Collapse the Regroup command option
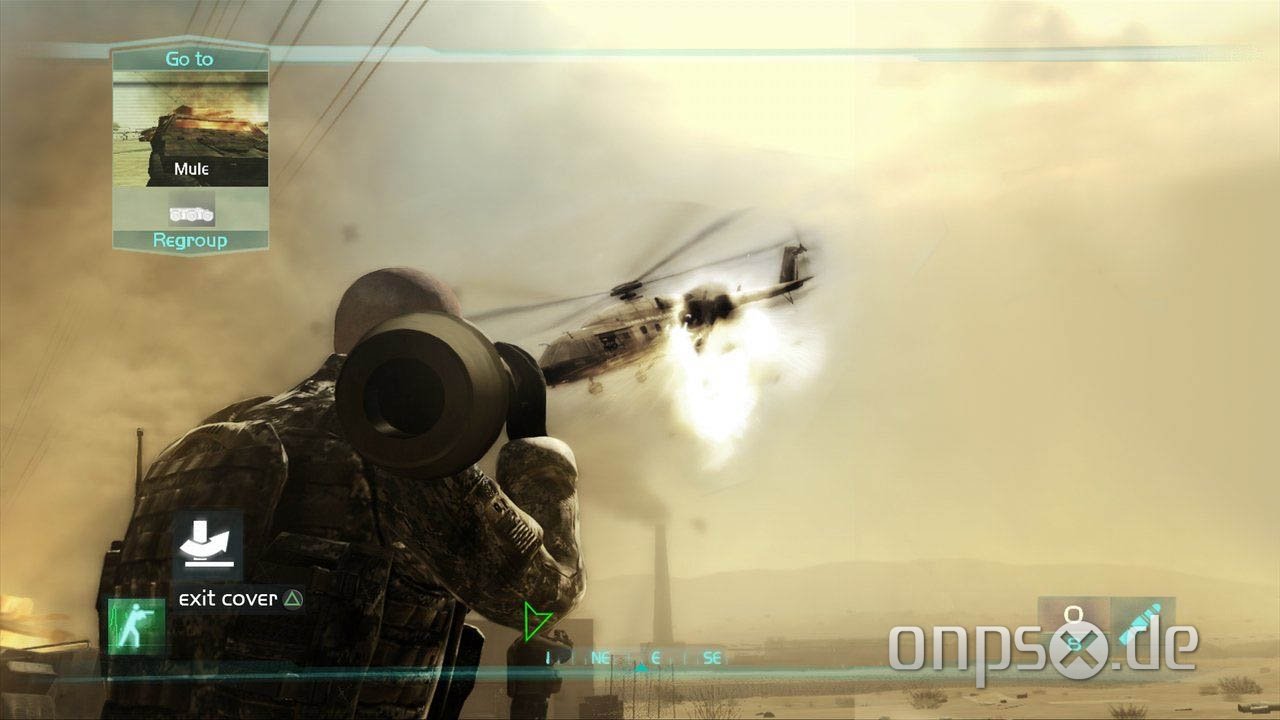Viewport: 1280px width, 720px height. tap(190, 240)
